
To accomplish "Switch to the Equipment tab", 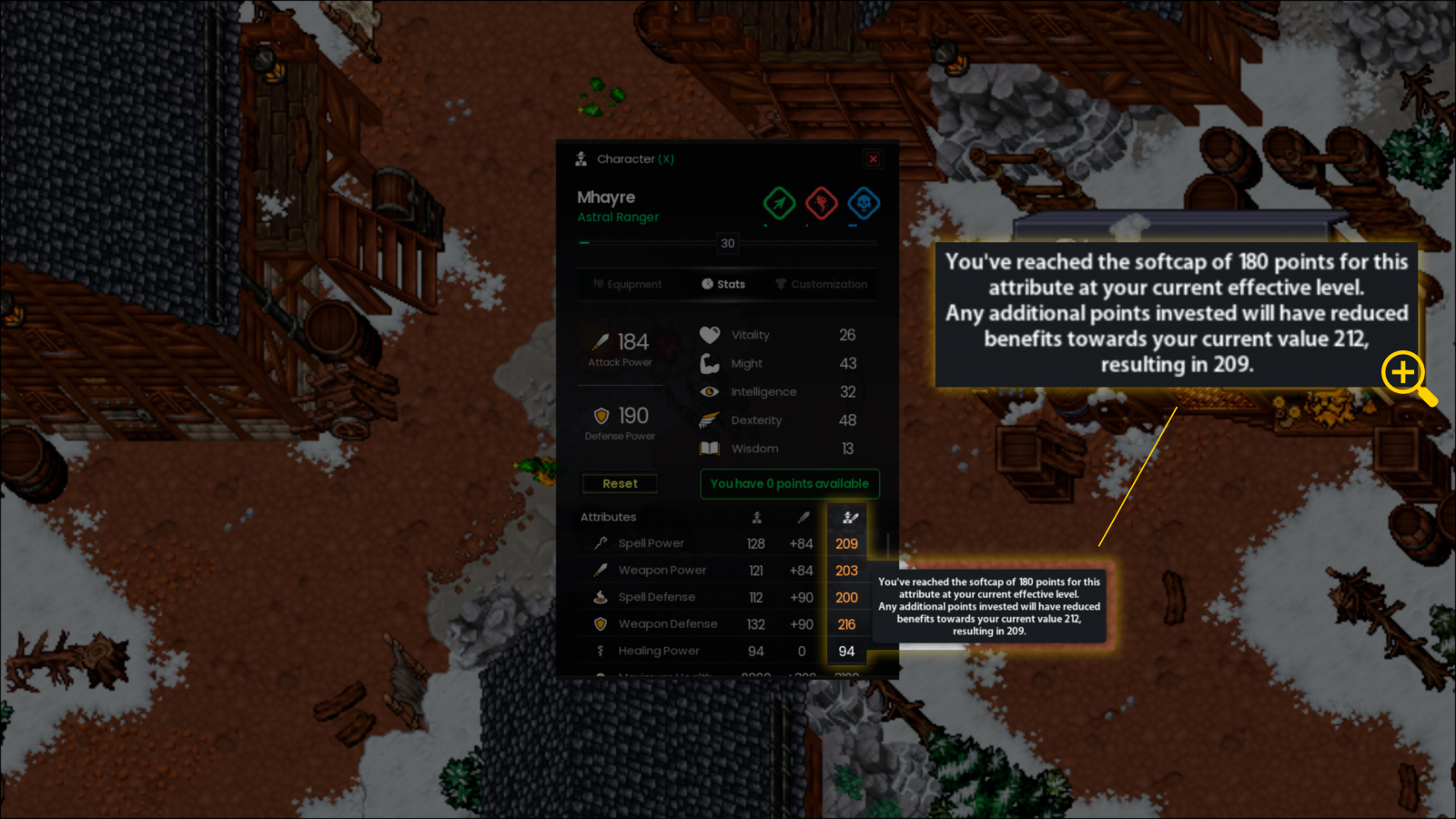I will click(x=628, y=285).
